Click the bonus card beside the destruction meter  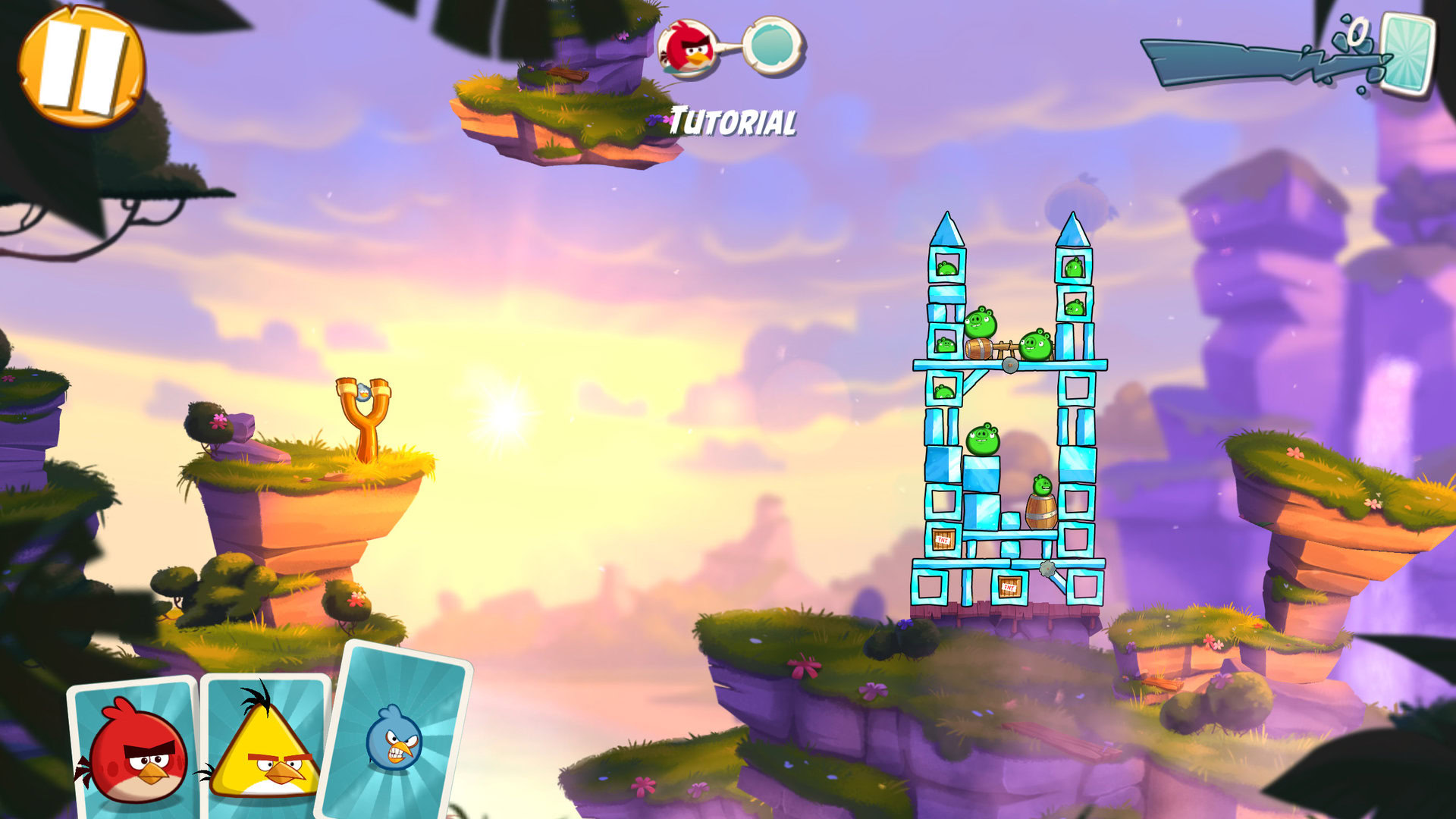tap(1407, 55)
